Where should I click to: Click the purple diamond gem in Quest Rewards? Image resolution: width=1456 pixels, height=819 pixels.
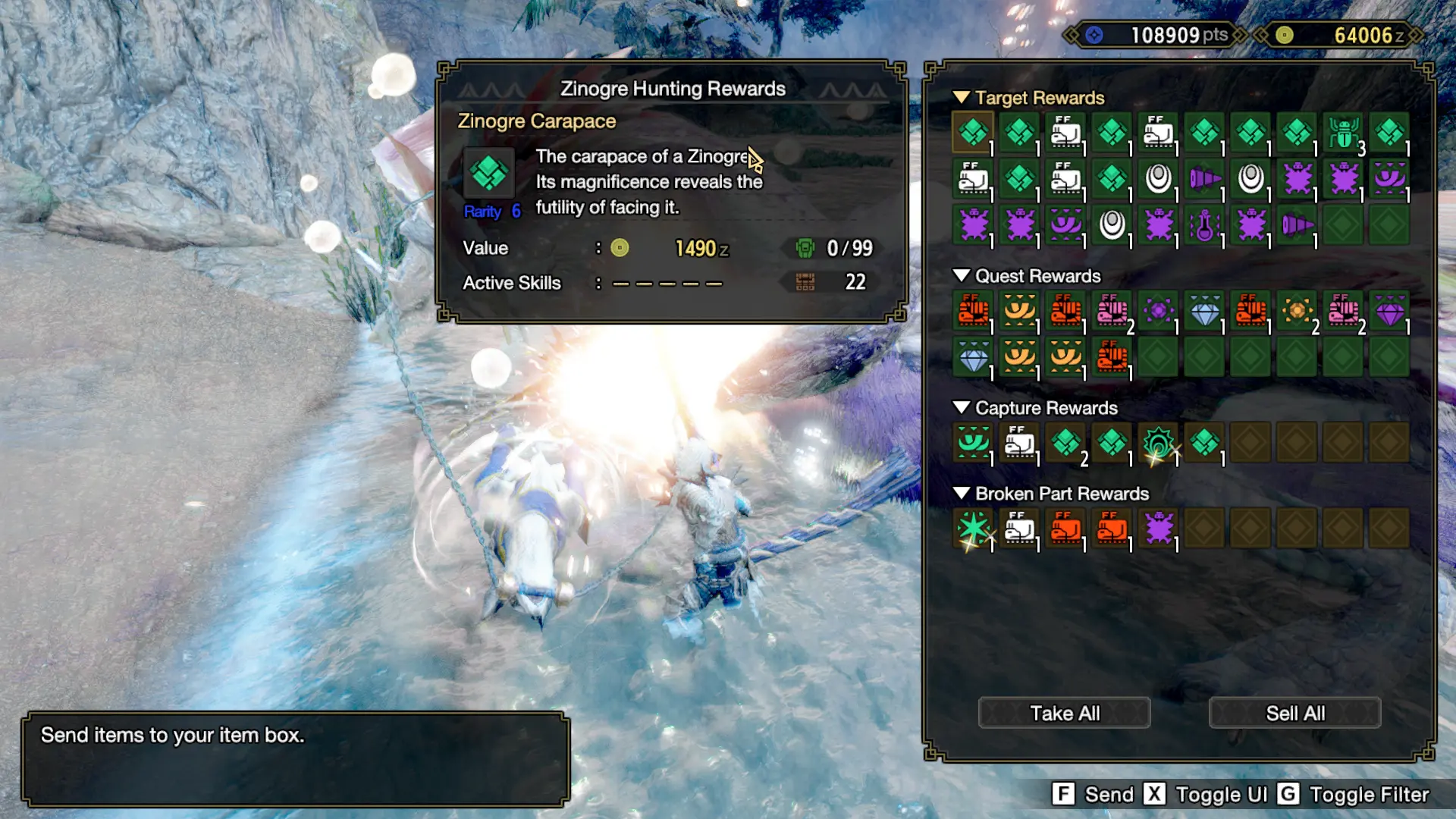(1389, 312)
